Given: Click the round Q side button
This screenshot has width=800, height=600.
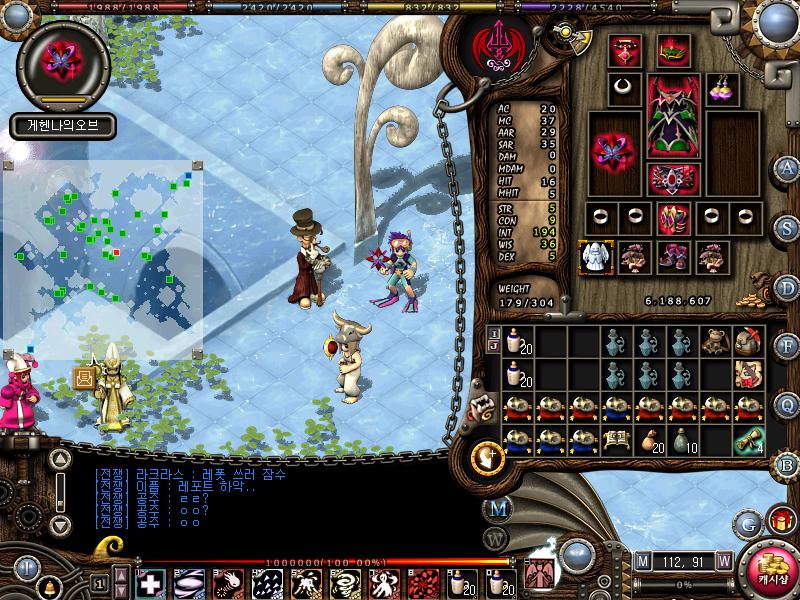Looking at the screenshot, I should tap(787, 405).
